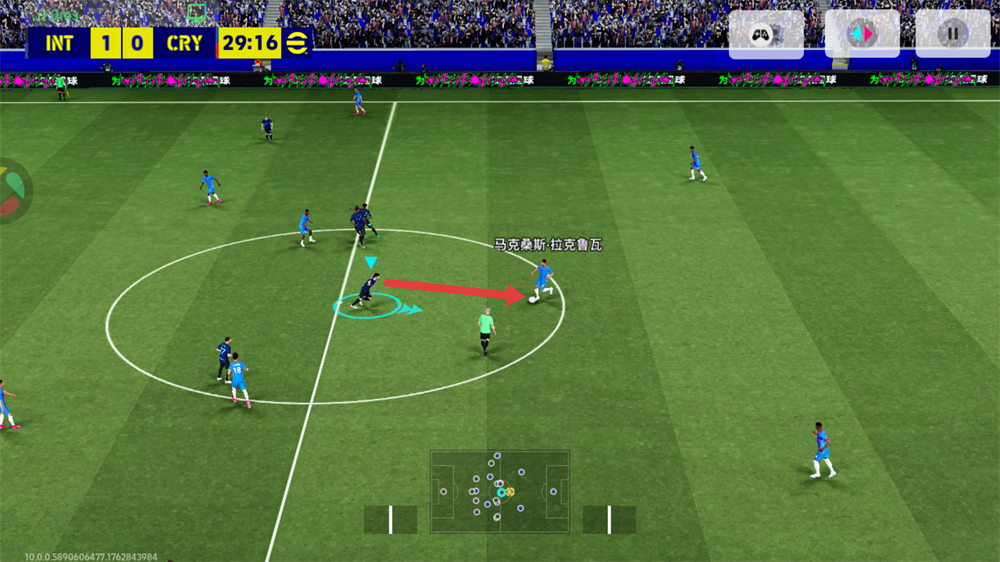Open the gamepad controller settings button

coord(765,34)
